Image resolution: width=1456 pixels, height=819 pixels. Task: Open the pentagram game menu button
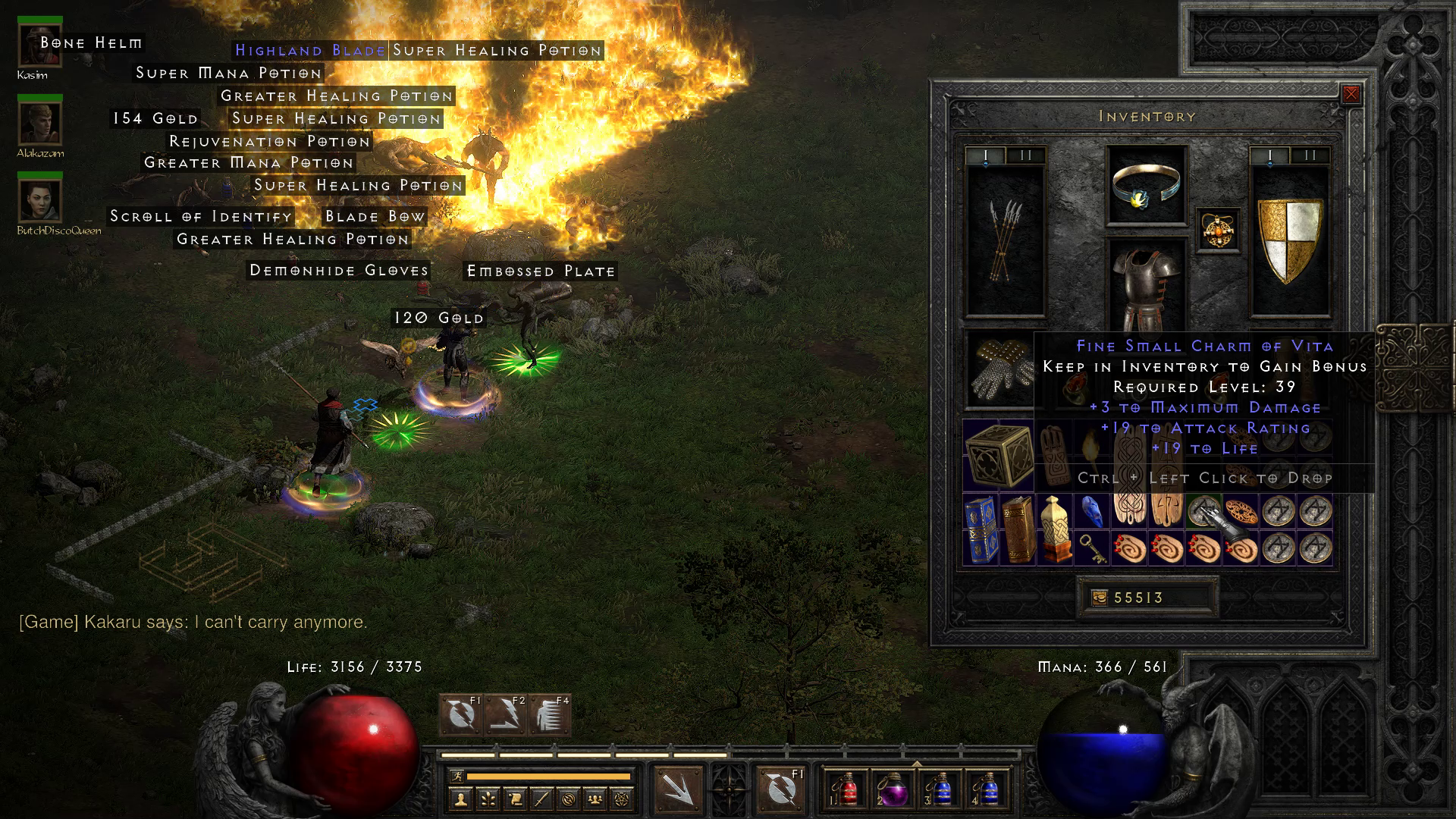pyautogui.click(x=623, y=799)
